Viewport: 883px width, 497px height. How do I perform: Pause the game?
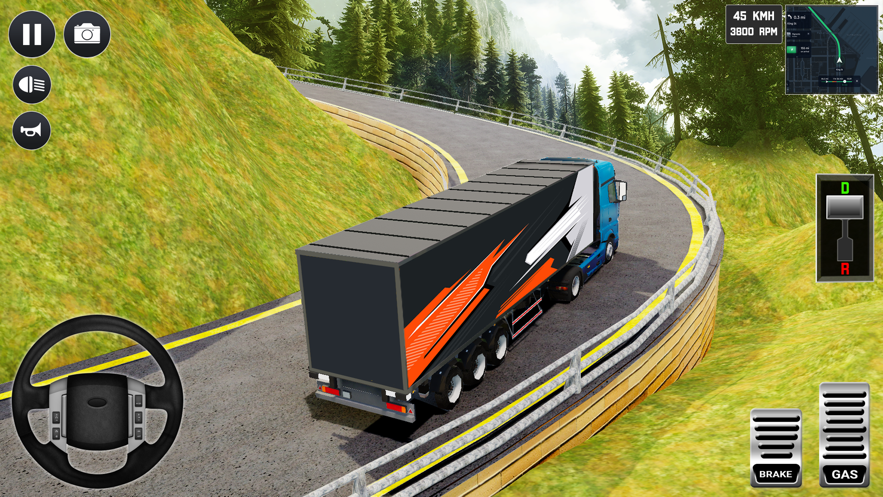32,34
